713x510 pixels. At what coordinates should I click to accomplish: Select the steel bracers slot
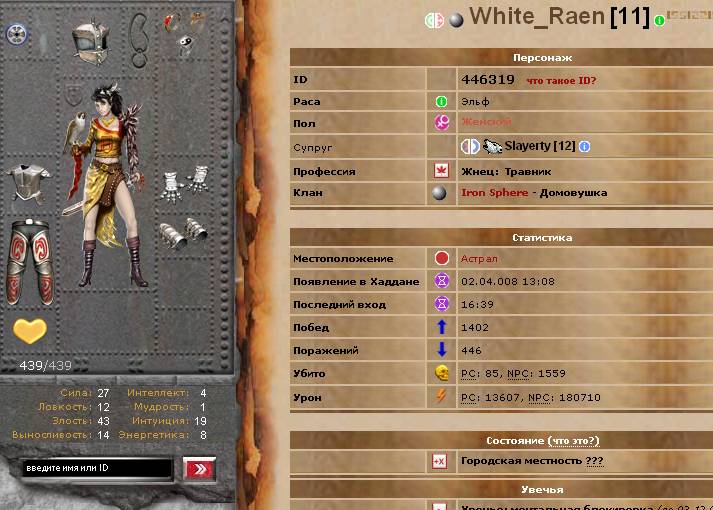182,232
